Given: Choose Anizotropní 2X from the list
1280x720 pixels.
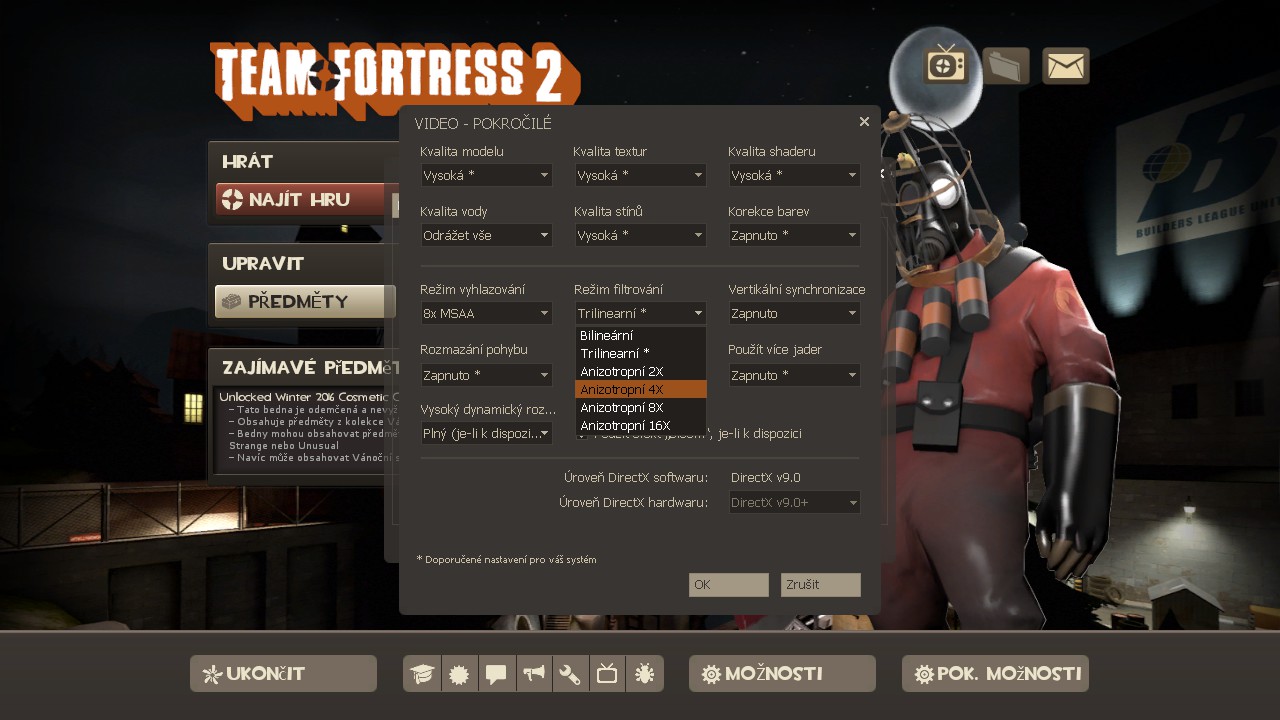Looking at the screenshot, I should point(640,372).
